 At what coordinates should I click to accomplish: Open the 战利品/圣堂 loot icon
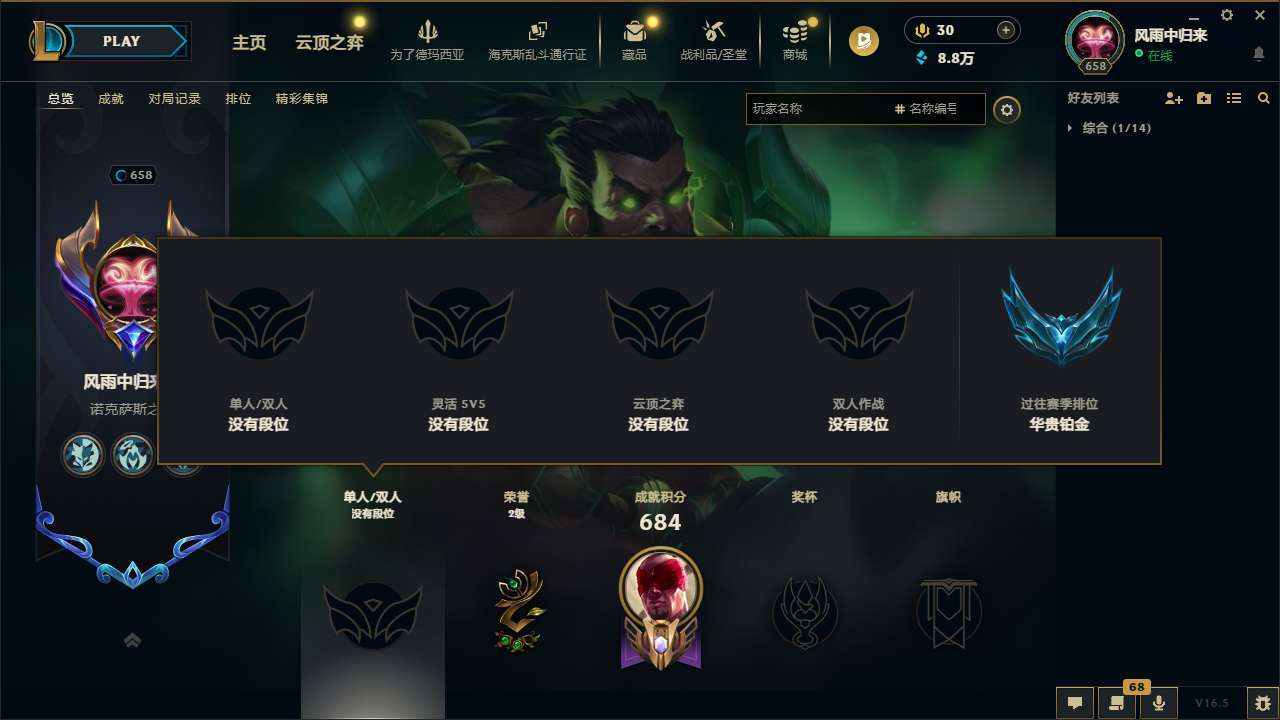click(x=713, y=40)
